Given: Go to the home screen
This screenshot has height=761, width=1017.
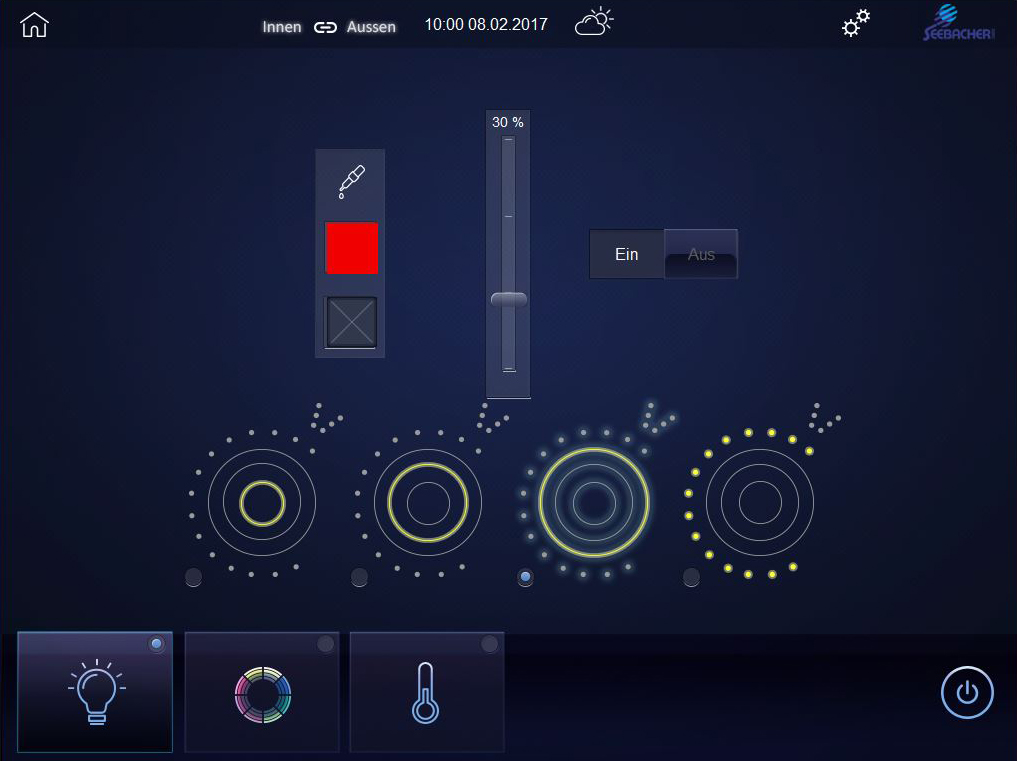Looking at the screenshot, I should pos(34,25).
